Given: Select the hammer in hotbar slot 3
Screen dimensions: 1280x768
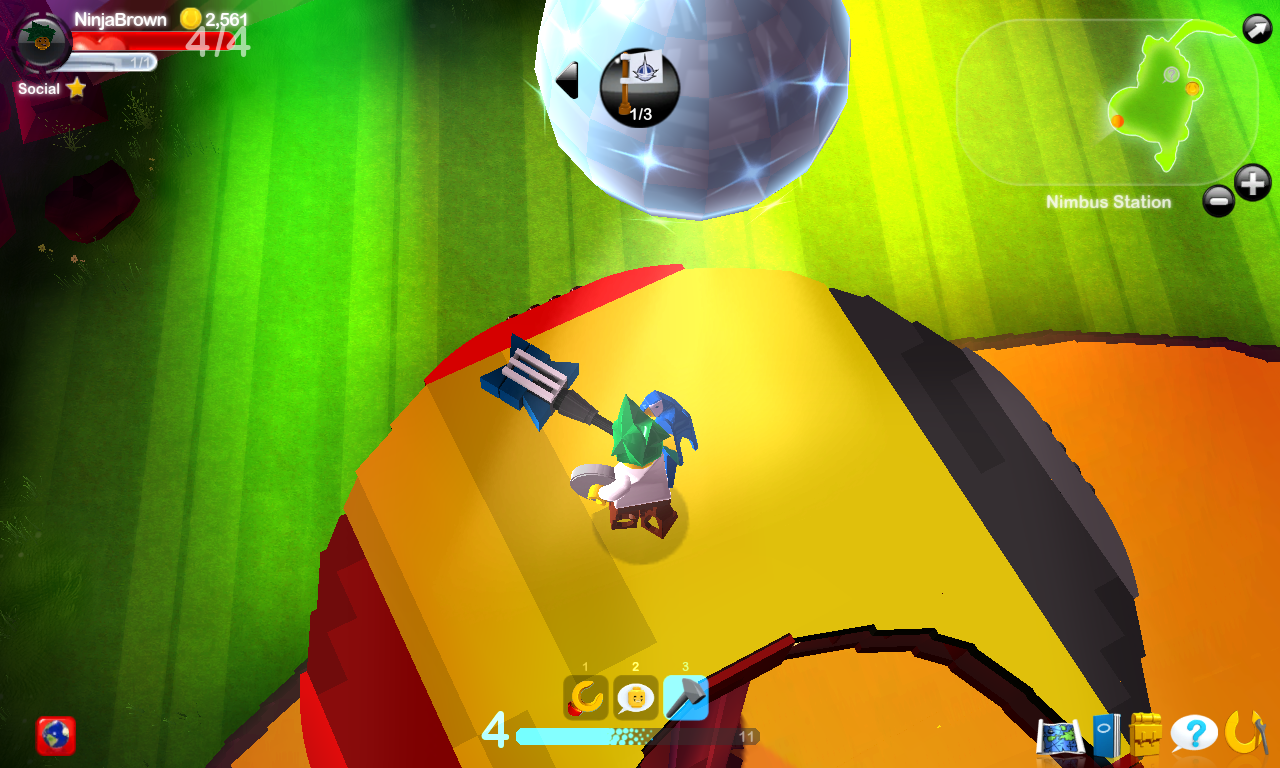Looking at the screenshot, I should (x=685, y=698).
